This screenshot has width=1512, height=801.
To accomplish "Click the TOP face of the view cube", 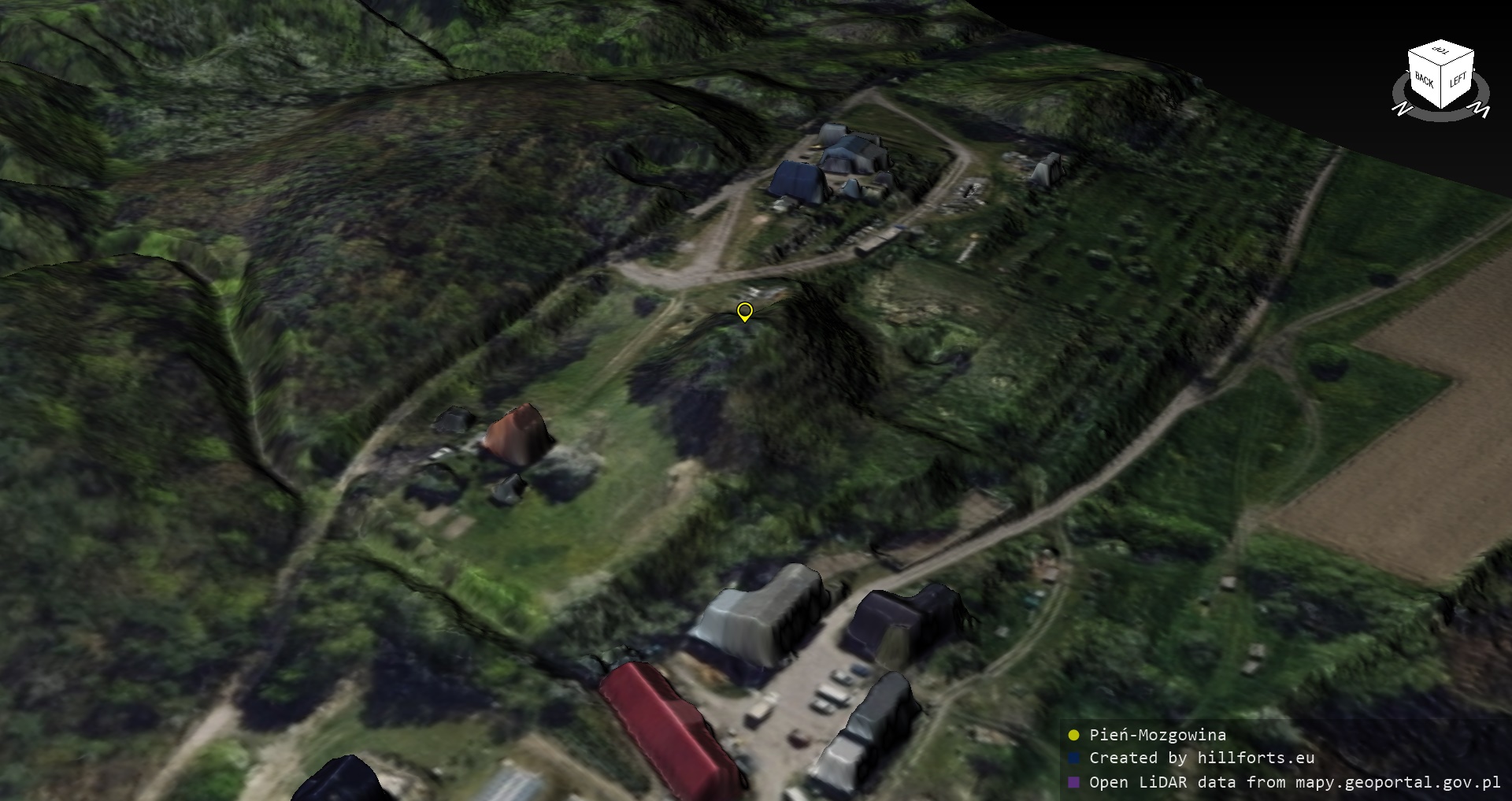I will [x=1441, y=52].
